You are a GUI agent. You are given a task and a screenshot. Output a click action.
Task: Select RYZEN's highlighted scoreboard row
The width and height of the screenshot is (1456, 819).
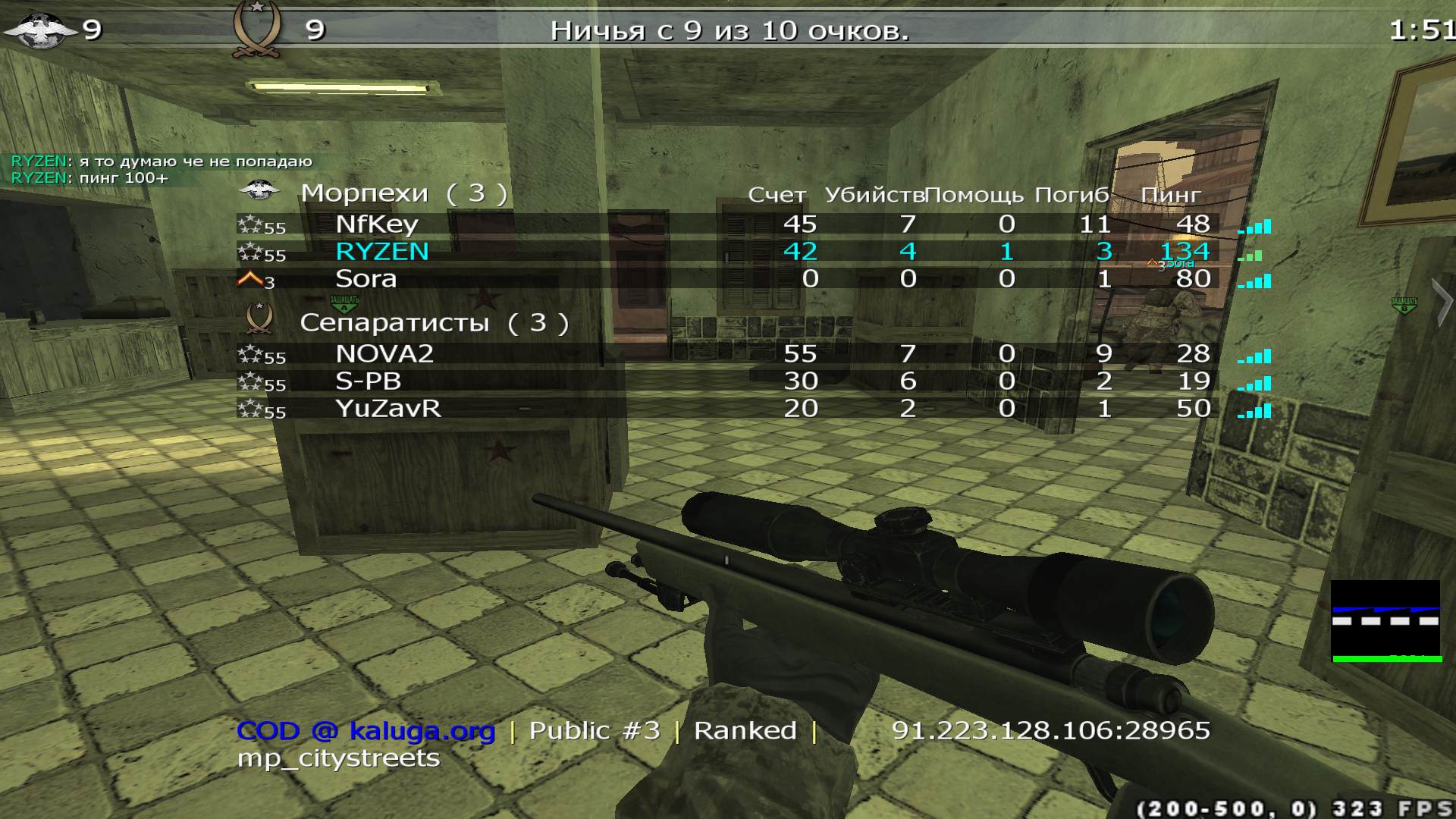coord(382,252)
